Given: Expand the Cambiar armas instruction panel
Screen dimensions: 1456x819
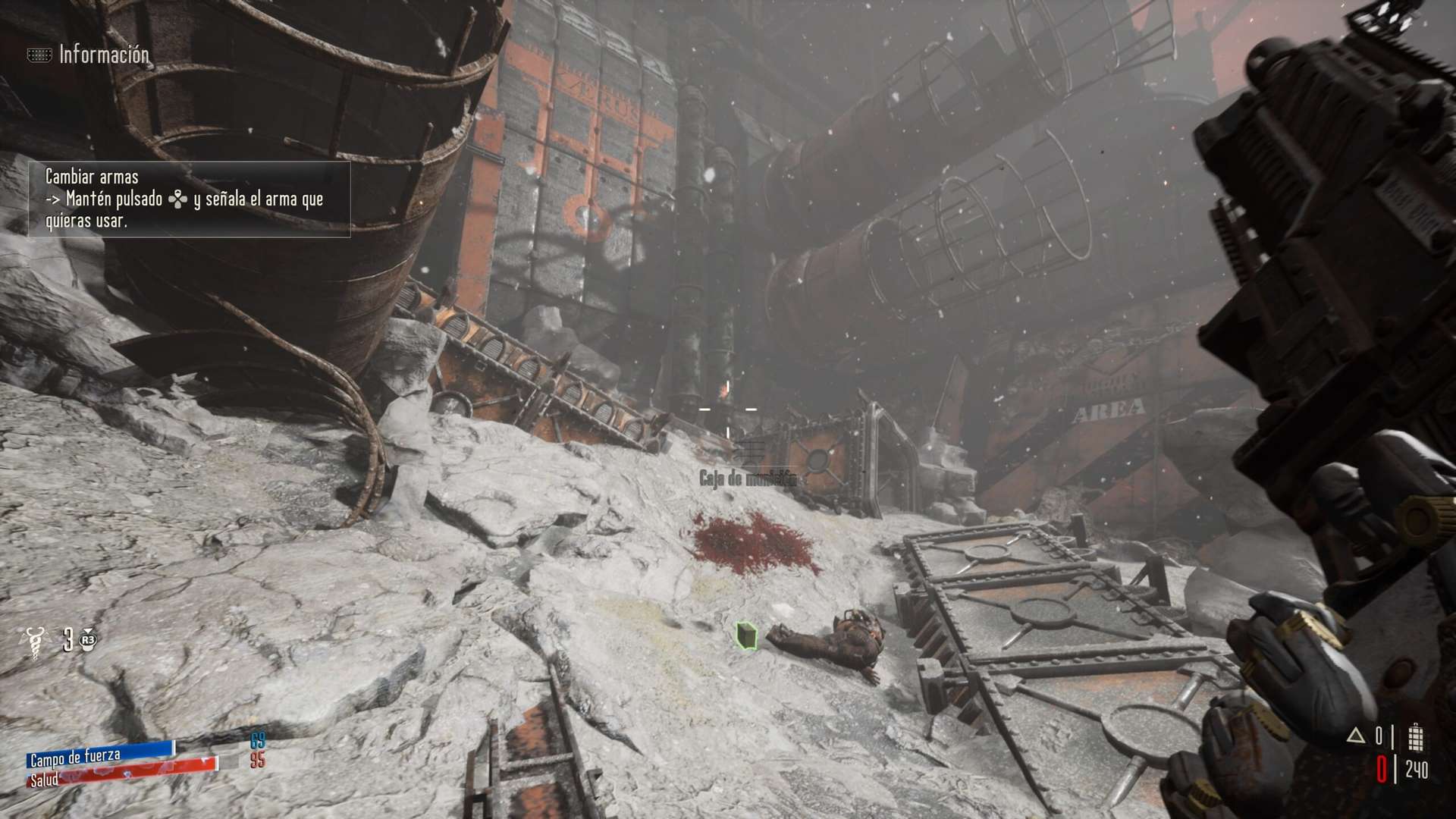Looking at the screenshot, I should tap(190, 201).
